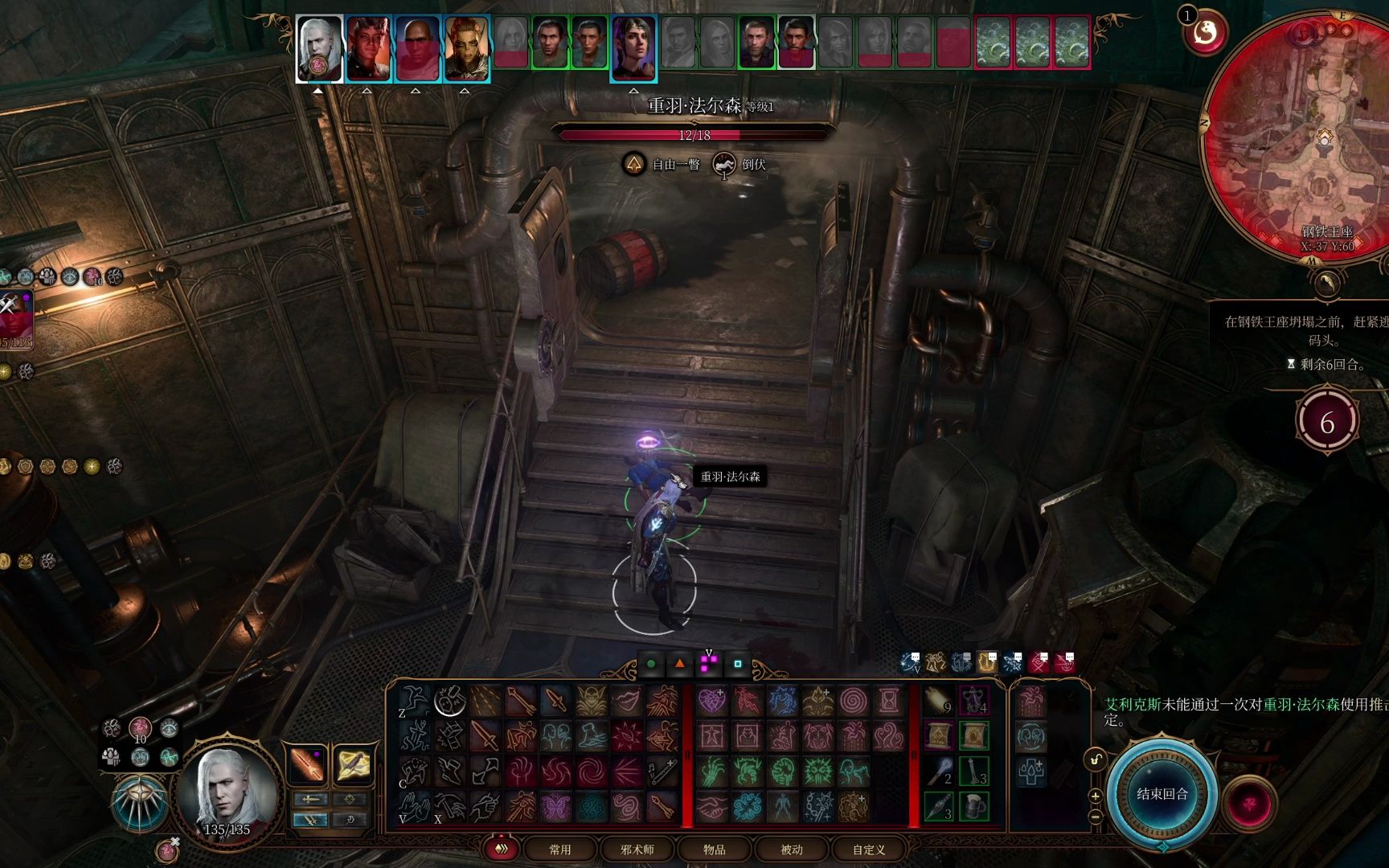Activate the purple butterfly spell icon

[x=555, y=806]
